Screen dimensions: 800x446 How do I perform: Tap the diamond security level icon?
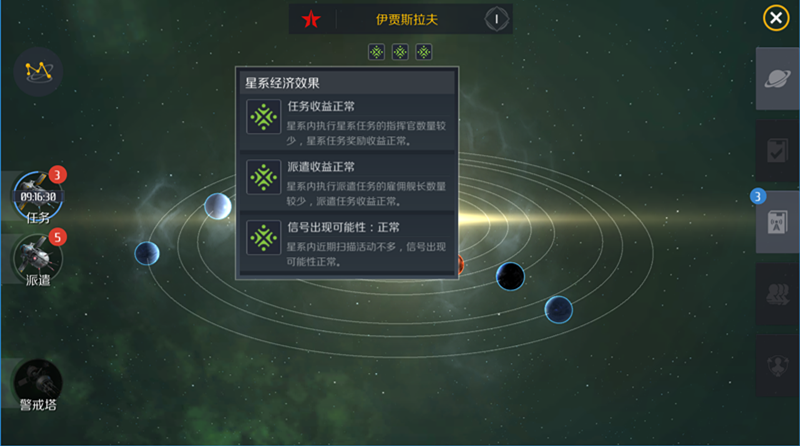click(x=496, y=19)
